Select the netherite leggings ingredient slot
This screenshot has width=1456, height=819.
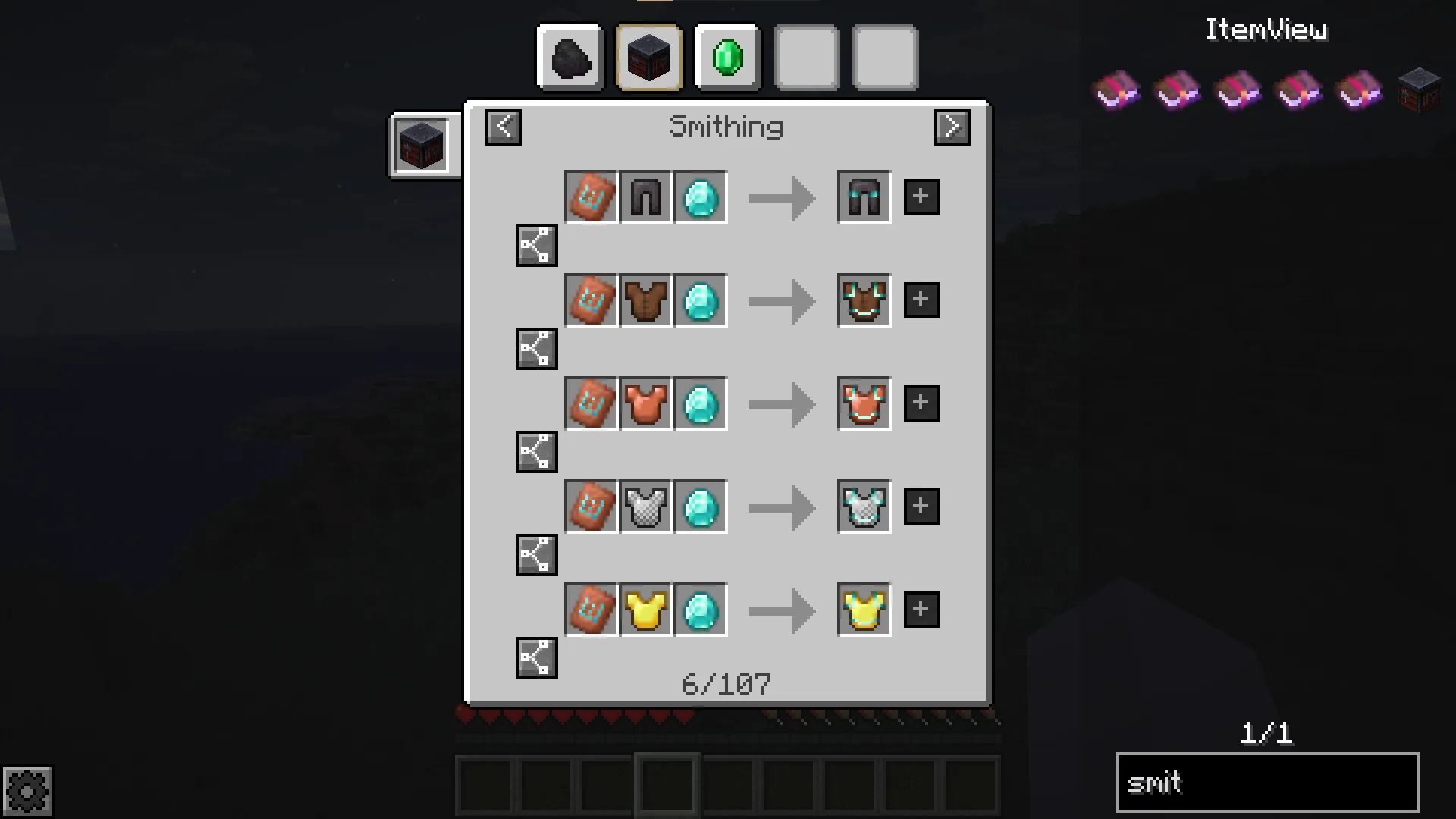[x=646, y=198]
